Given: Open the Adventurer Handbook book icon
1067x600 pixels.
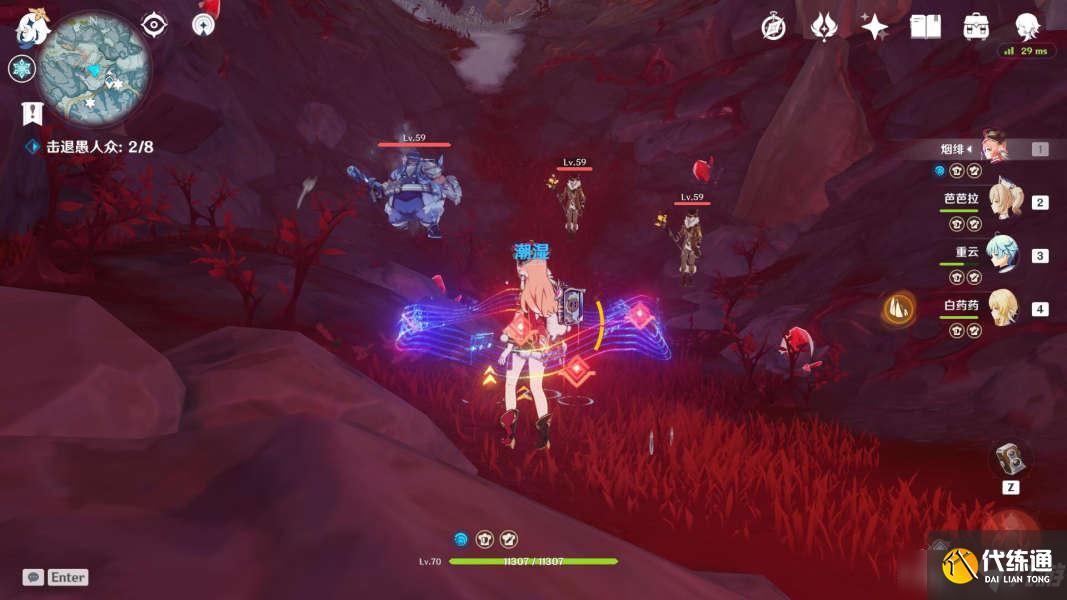Looking at the screenshot, I should [926, 27].
